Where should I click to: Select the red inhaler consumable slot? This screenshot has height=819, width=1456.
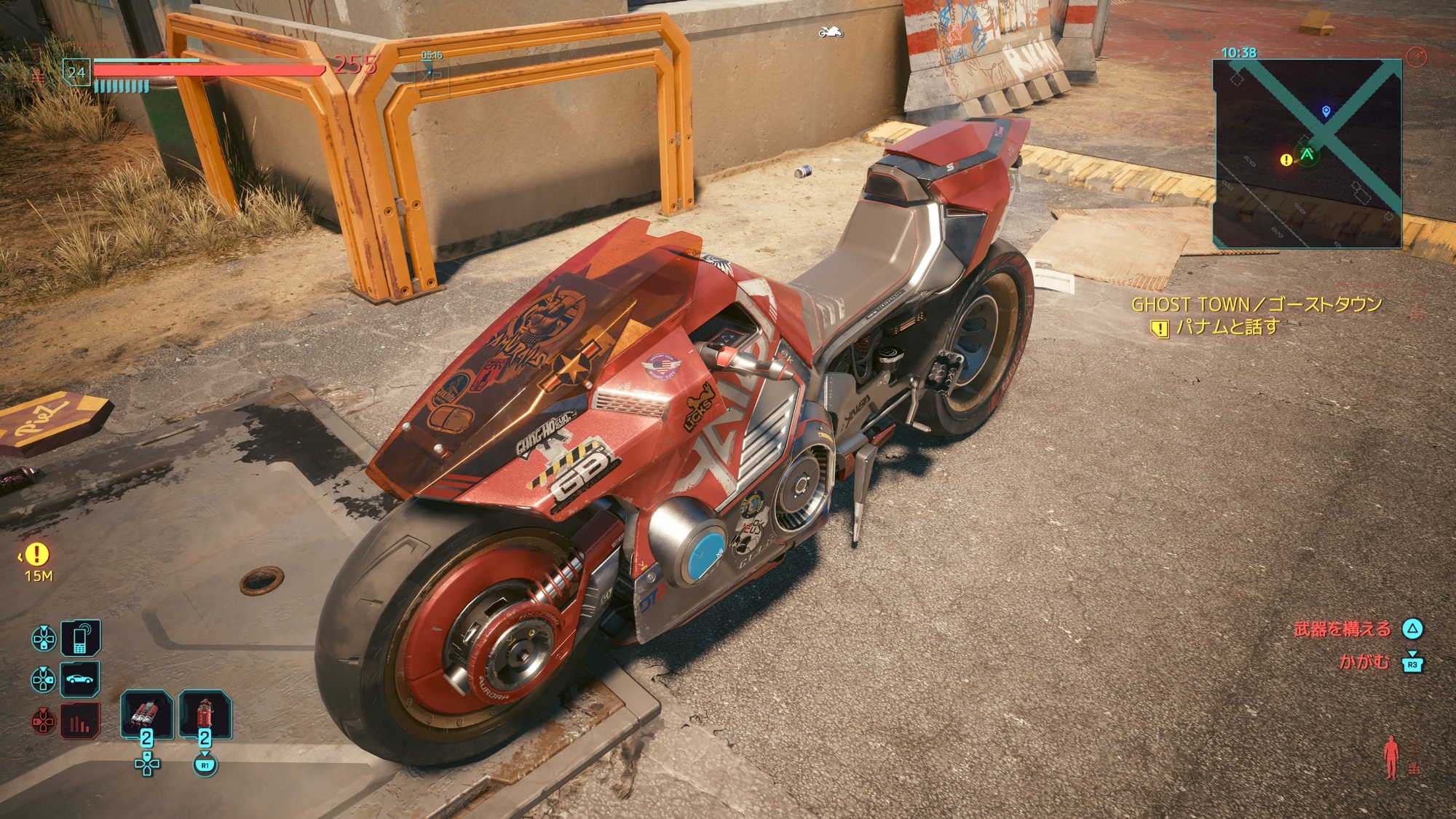pyautogui.click(x=146, y=714)
